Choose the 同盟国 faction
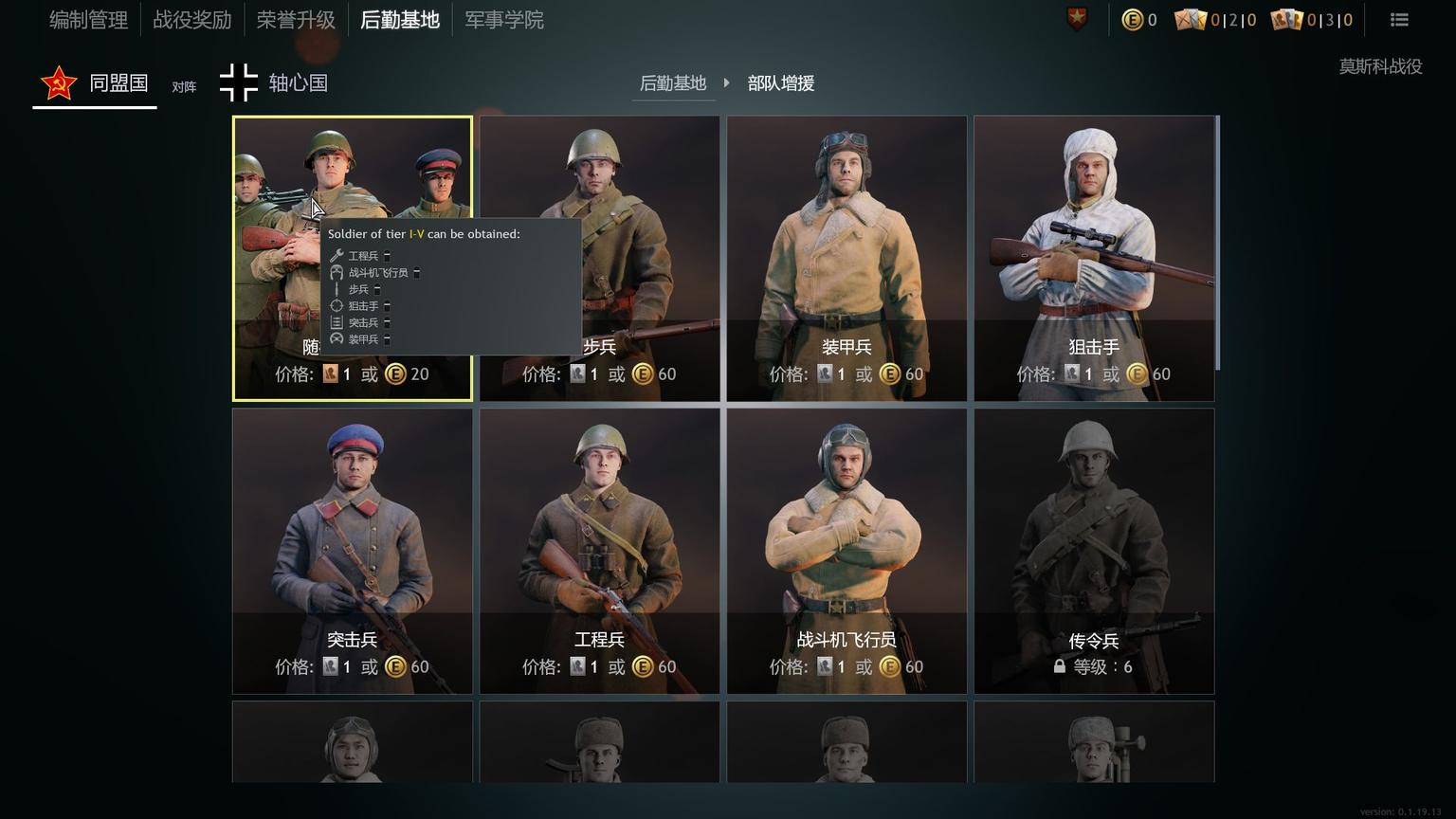 [x=95, y=83]
